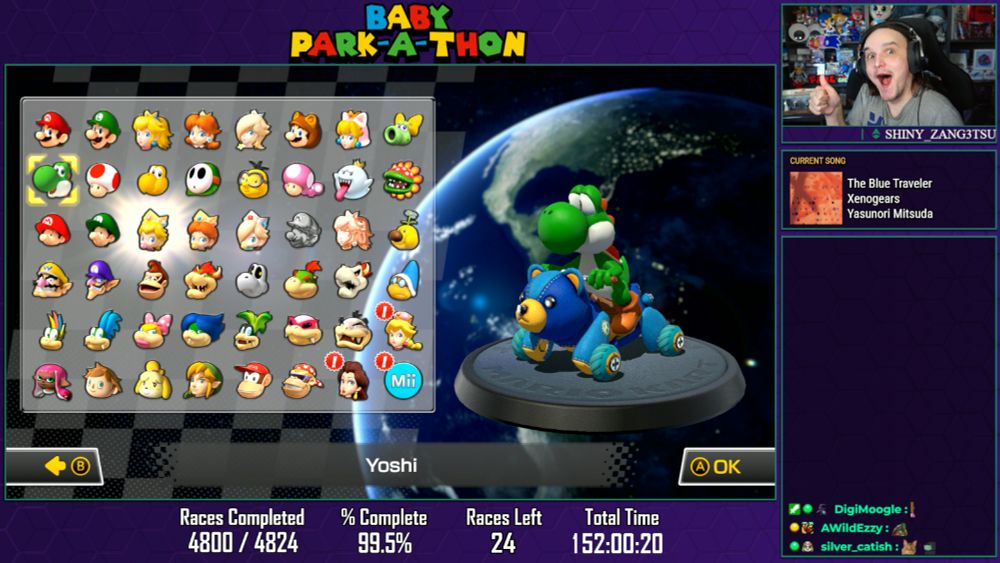Choose the Inkling Girl character
This screenshot has height=563, width=1000.
[52, 380]
